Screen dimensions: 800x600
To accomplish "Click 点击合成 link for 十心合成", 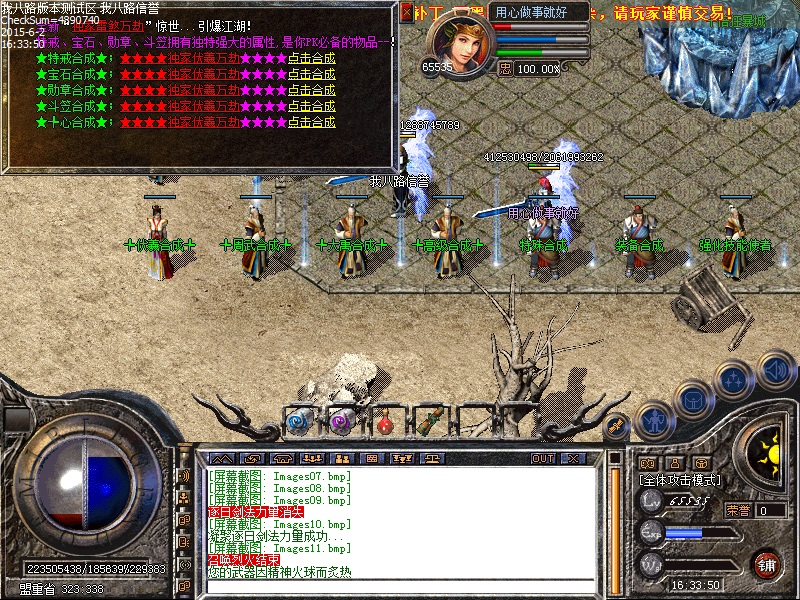I will pos(311,122).
